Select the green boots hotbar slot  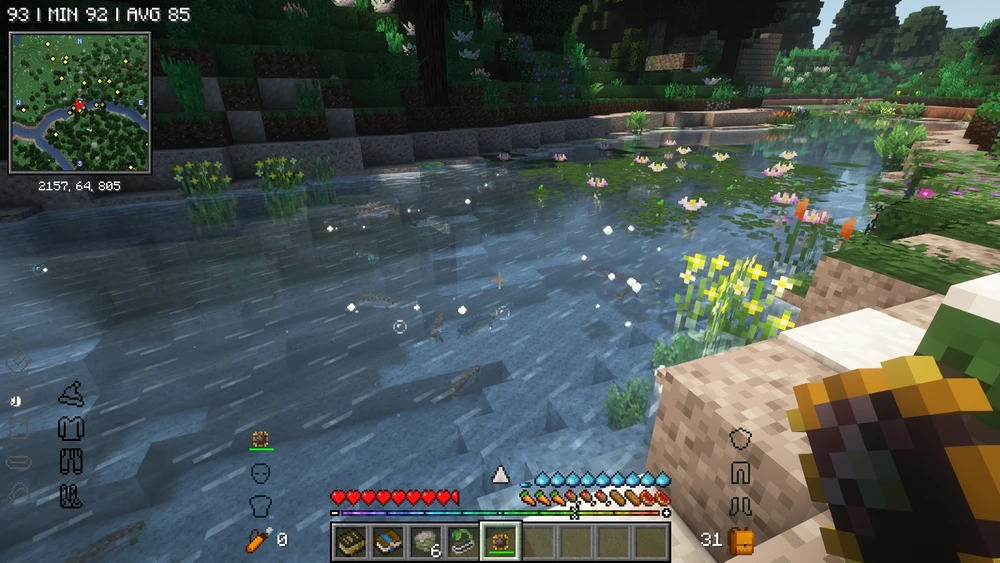[461, 541]
